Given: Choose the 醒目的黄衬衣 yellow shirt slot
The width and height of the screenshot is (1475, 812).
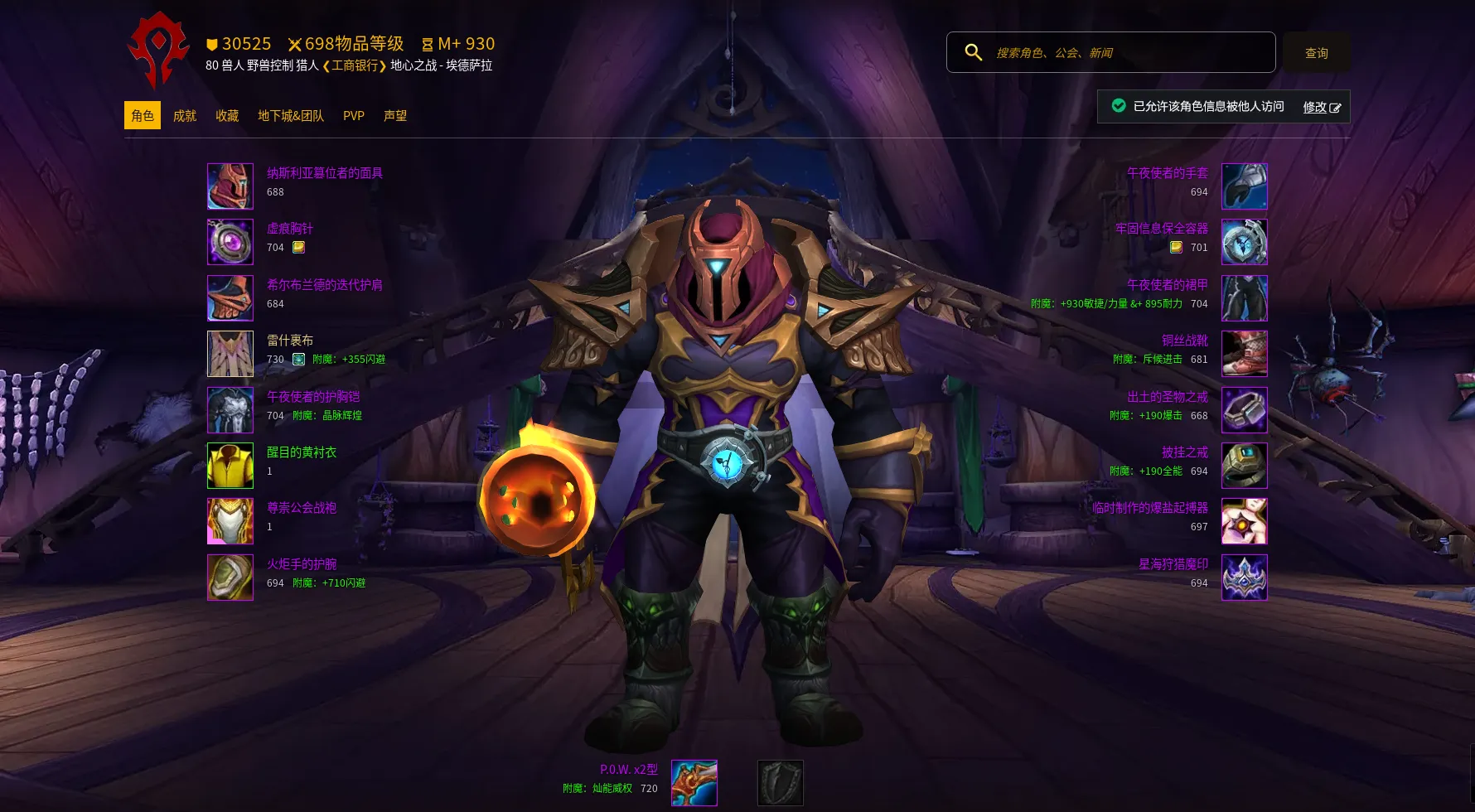Looking at the screenshot, I should point(230,466).
